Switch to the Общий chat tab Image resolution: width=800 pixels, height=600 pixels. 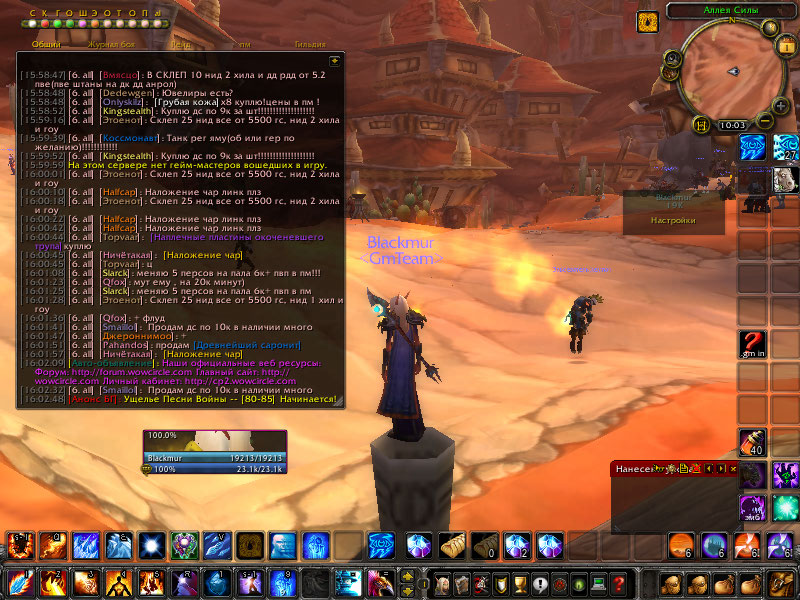46,44
